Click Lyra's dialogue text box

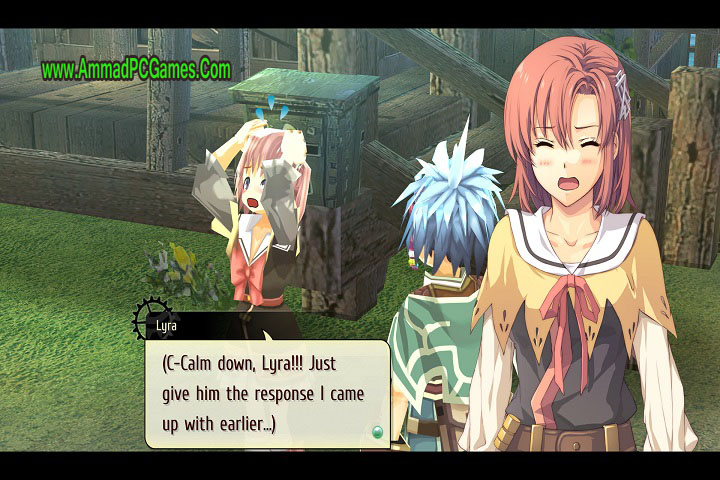(x=266, y=393)
